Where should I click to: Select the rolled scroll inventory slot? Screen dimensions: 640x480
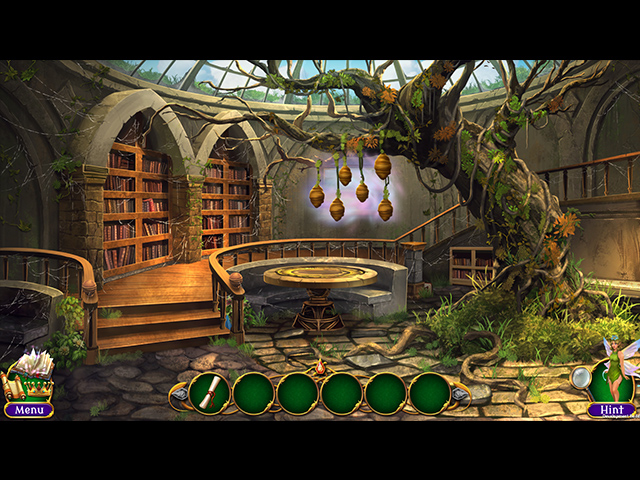click(x=209, y=393)
